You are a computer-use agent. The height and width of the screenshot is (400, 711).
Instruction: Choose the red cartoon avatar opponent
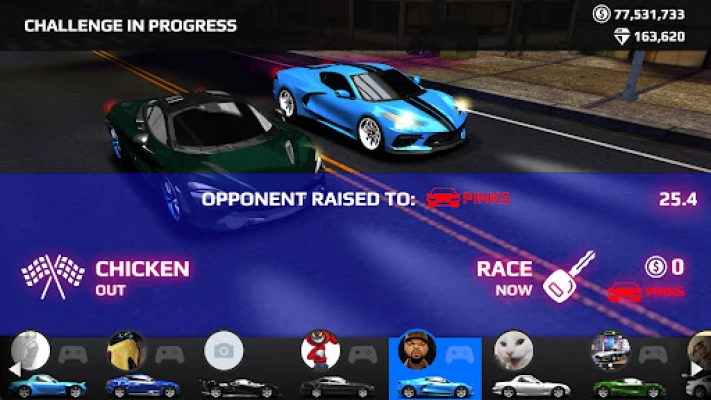tap(336, 367)
